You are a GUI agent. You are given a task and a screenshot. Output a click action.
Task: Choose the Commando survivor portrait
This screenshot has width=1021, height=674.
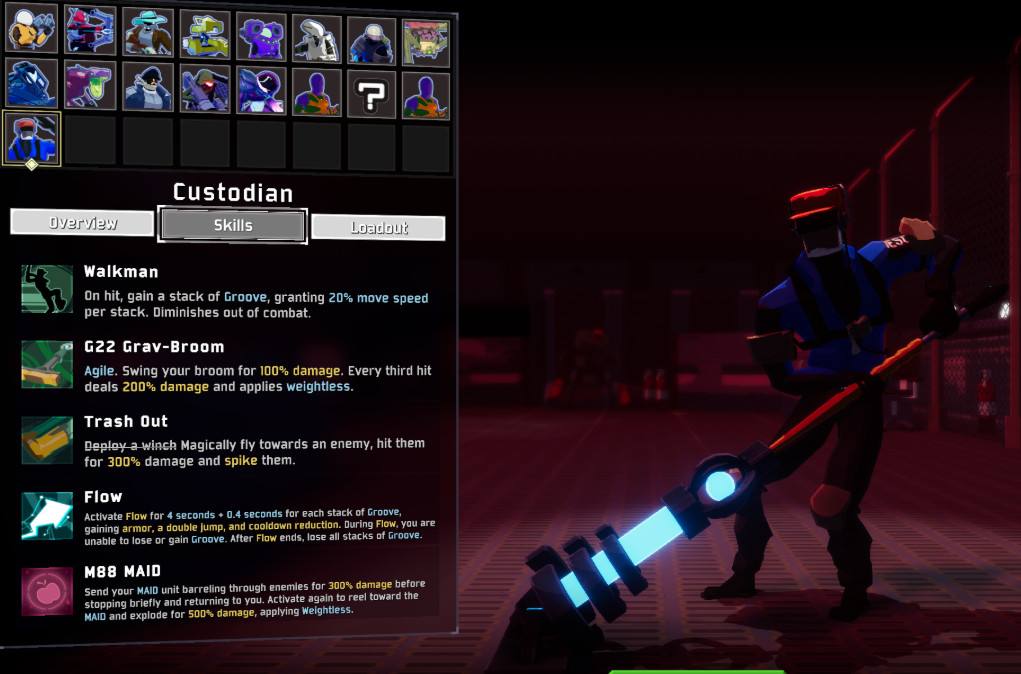tap(32, 32)
